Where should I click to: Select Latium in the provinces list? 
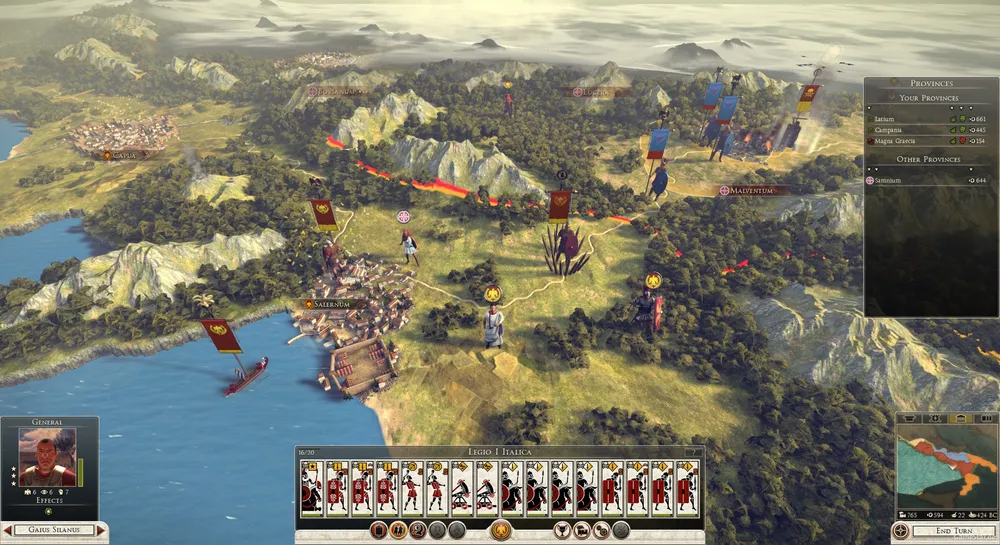tap(888, 118)
